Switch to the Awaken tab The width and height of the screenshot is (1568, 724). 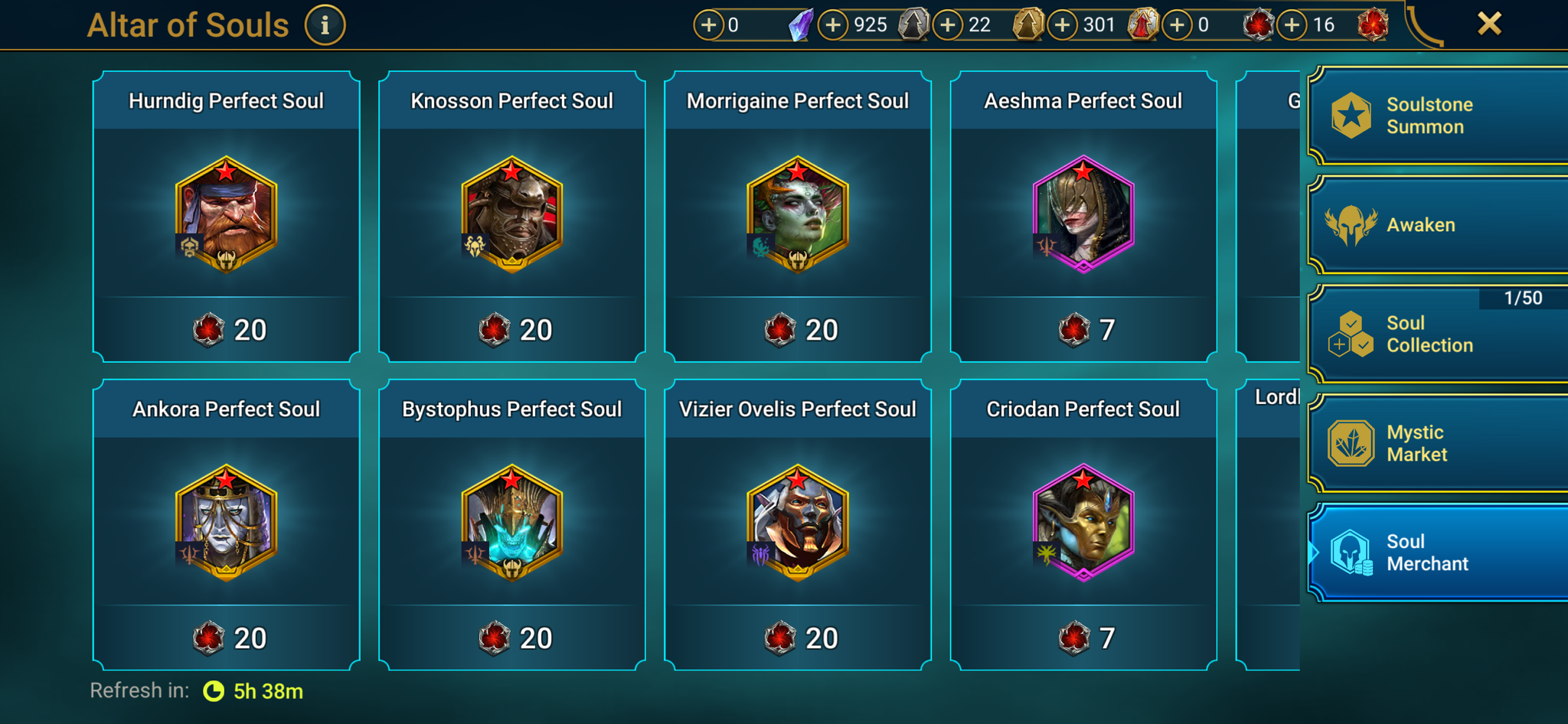pyautogui.click(x=1436, y=224)
